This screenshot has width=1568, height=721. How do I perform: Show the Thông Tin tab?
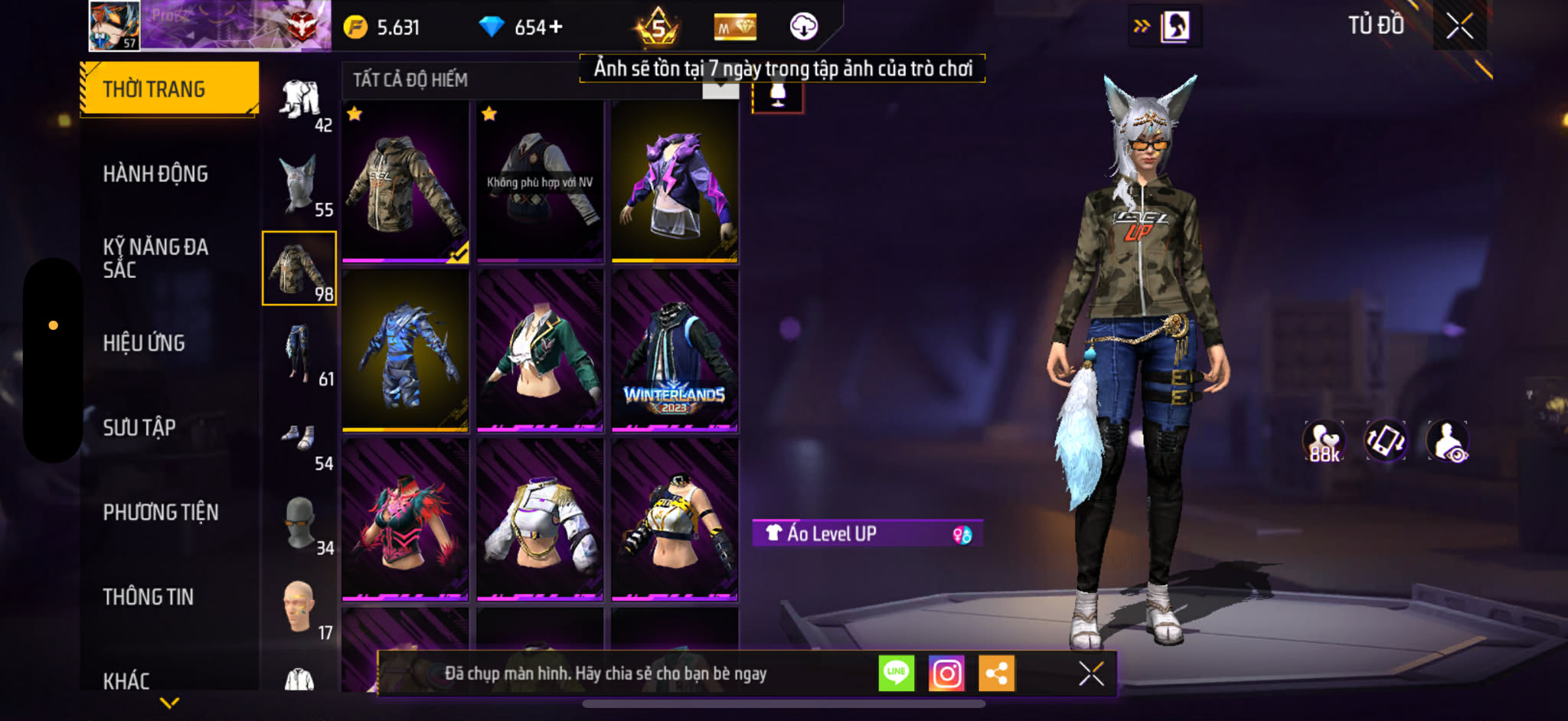pyautogui.click(x=149, y=596)
